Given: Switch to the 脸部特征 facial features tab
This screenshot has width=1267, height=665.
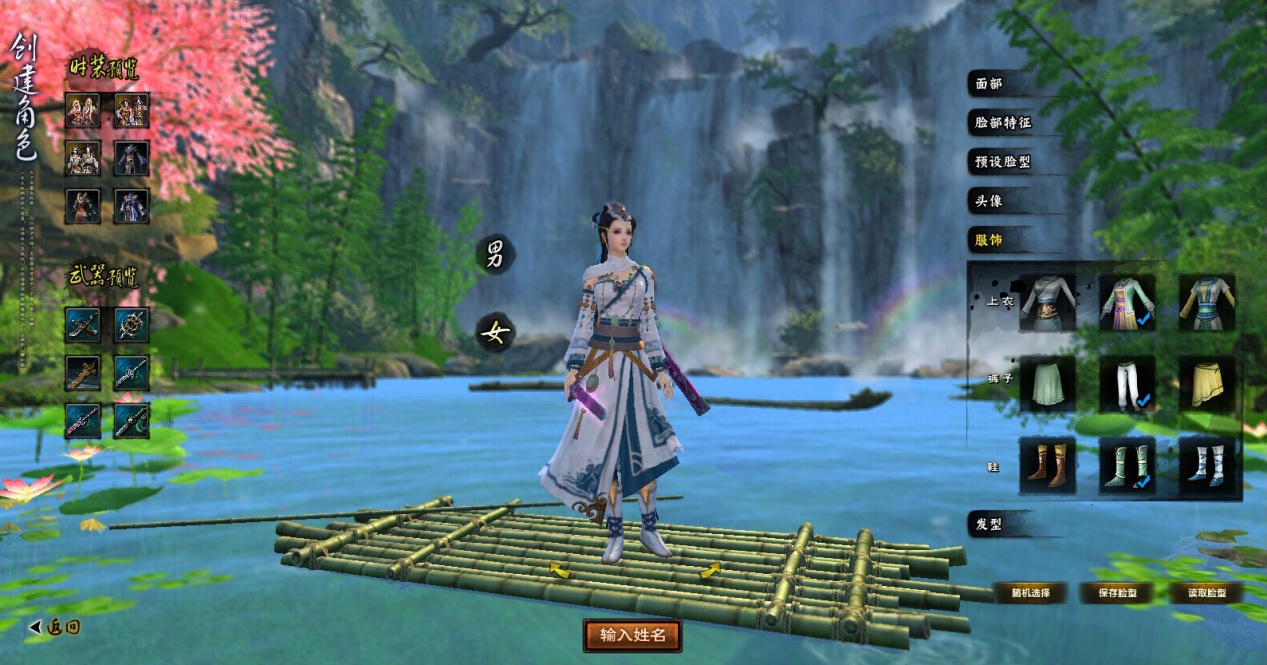Looking at the screenshot, I should pos(1003,123).
